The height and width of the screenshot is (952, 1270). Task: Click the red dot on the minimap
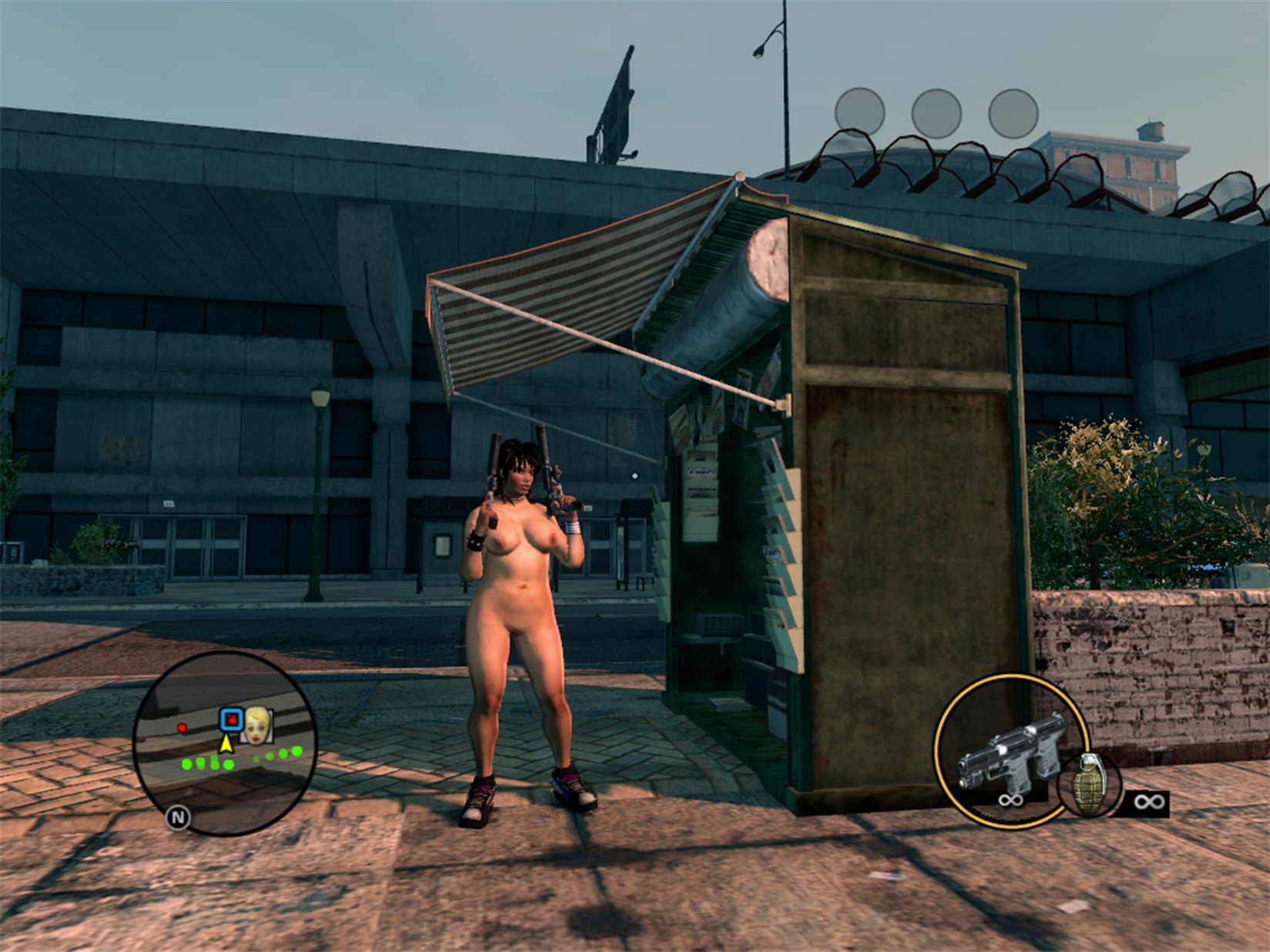click(x=182, y=727)
